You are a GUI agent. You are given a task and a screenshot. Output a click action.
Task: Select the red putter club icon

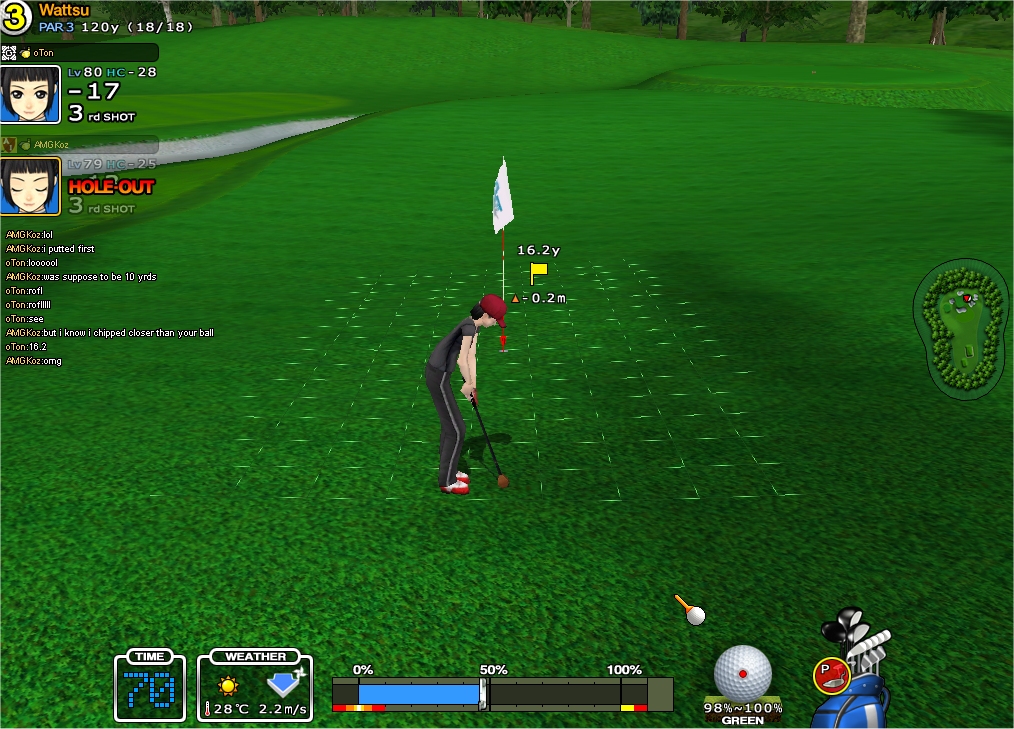pos(831,676)
